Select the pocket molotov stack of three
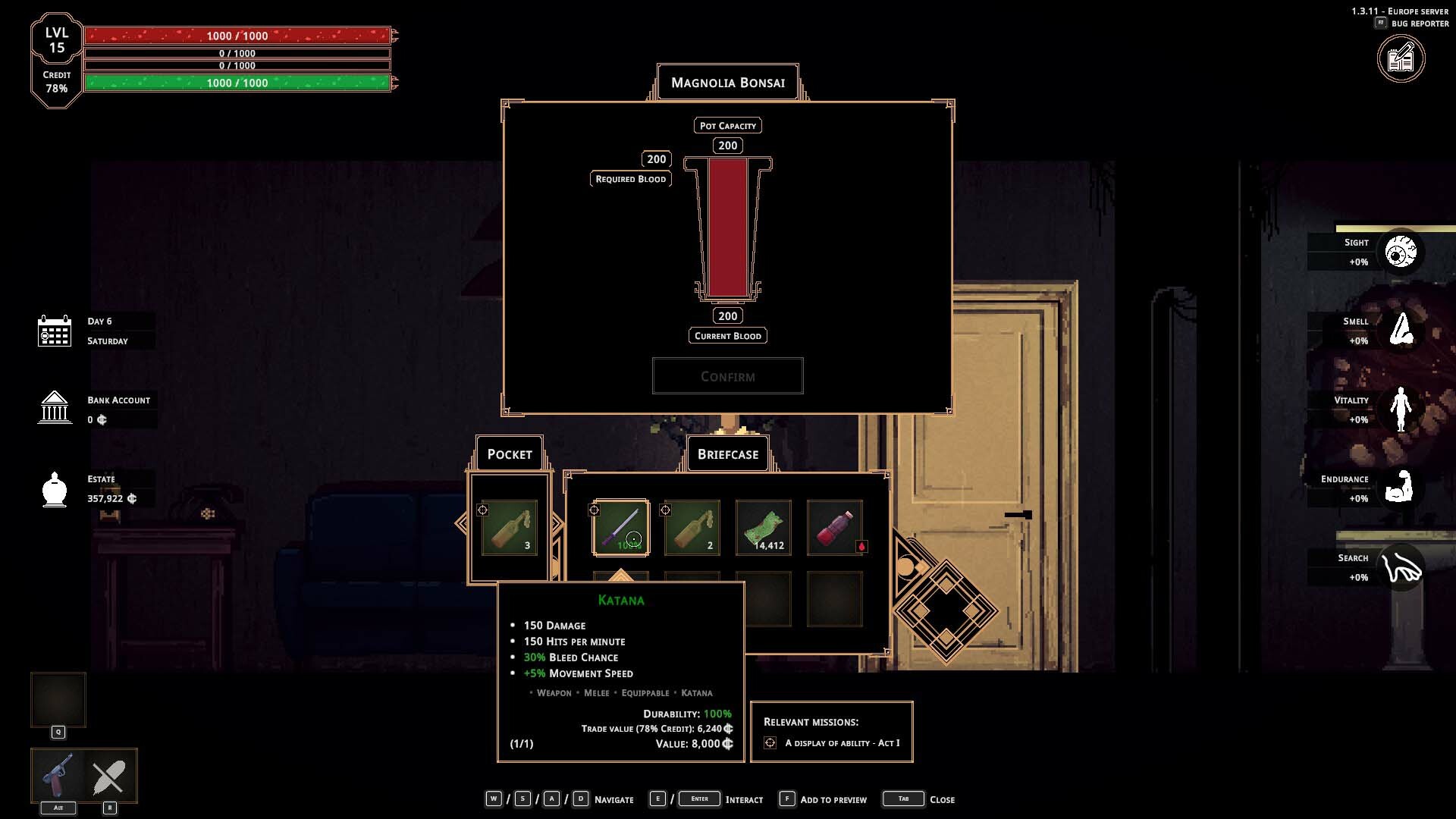1456x819 pixels. [510, 527]
